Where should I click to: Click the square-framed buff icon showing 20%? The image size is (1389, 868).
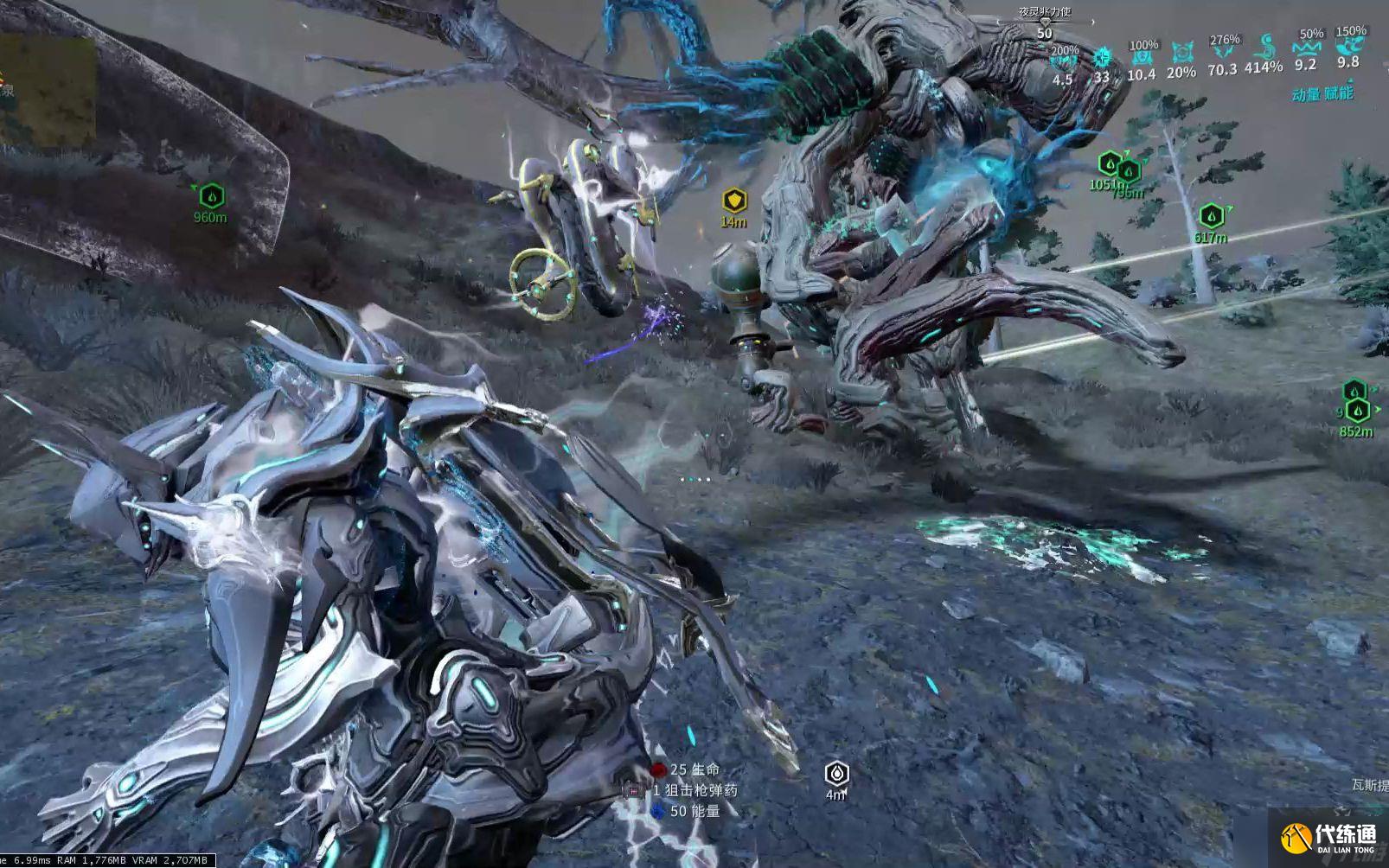point(1181,54)
